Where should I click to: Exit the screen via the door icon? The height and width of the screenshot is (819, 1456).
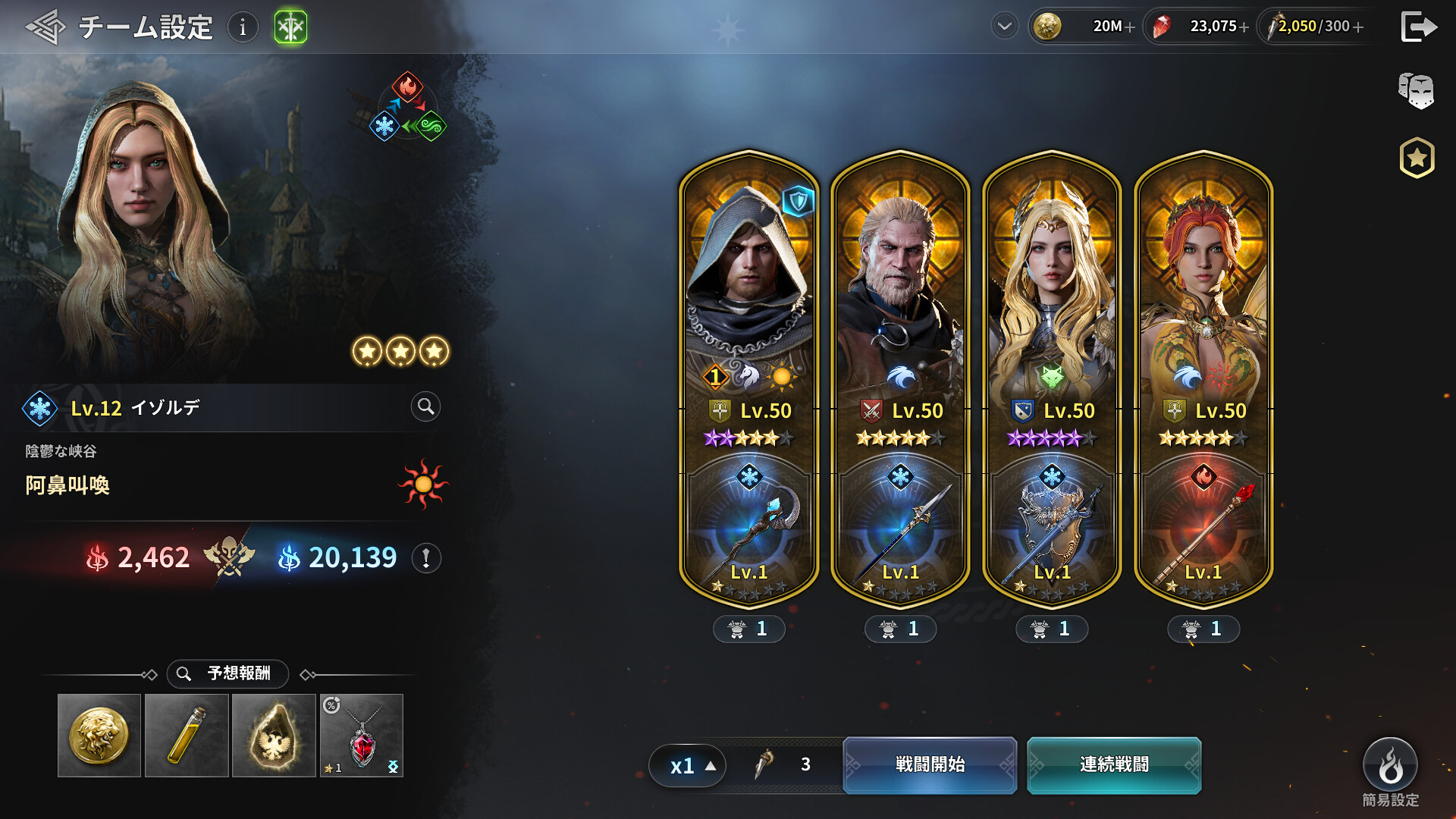coord(1418,27)
